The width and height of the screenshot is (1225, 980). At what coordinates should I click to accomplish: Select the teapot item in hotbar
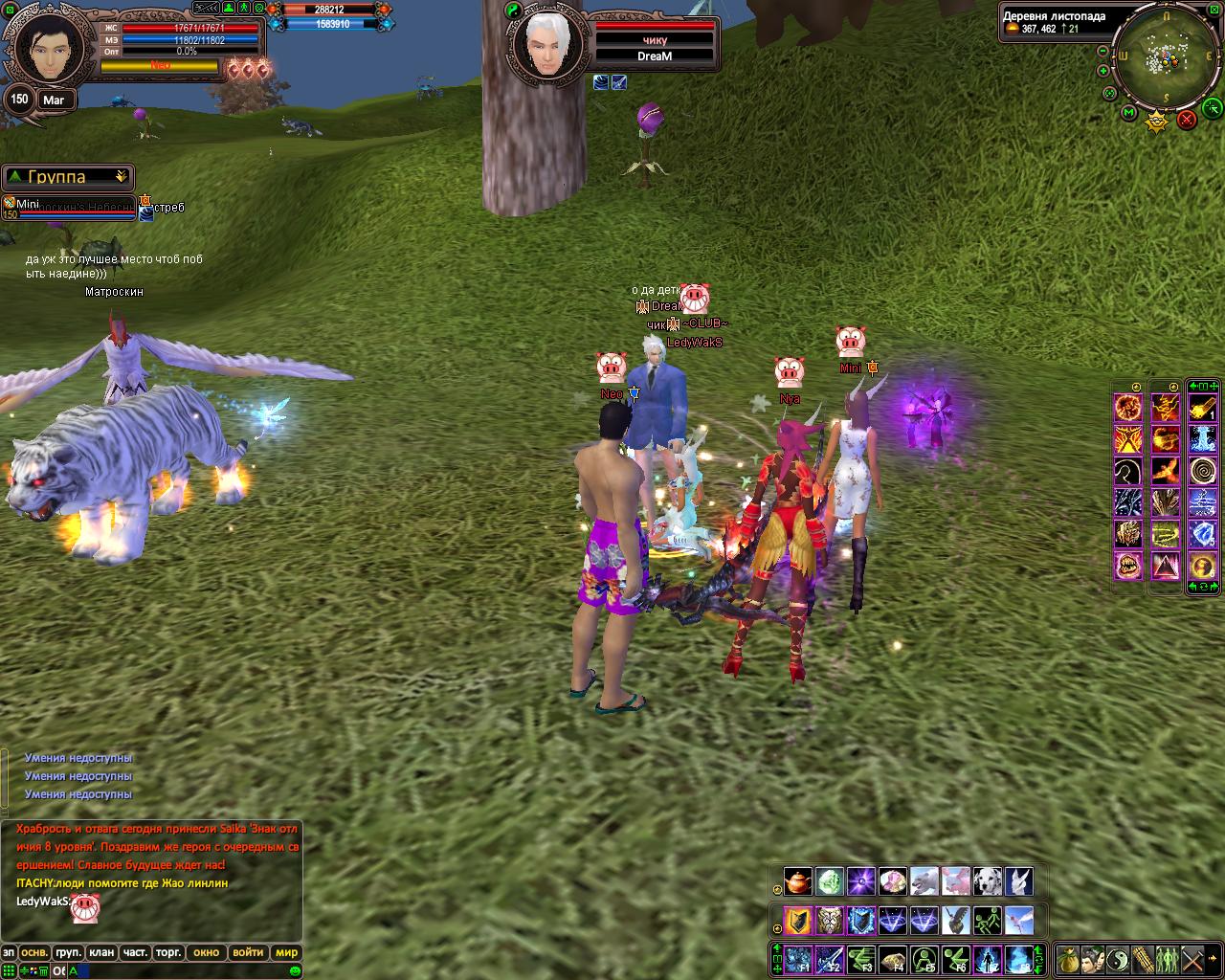pos(797,881)
